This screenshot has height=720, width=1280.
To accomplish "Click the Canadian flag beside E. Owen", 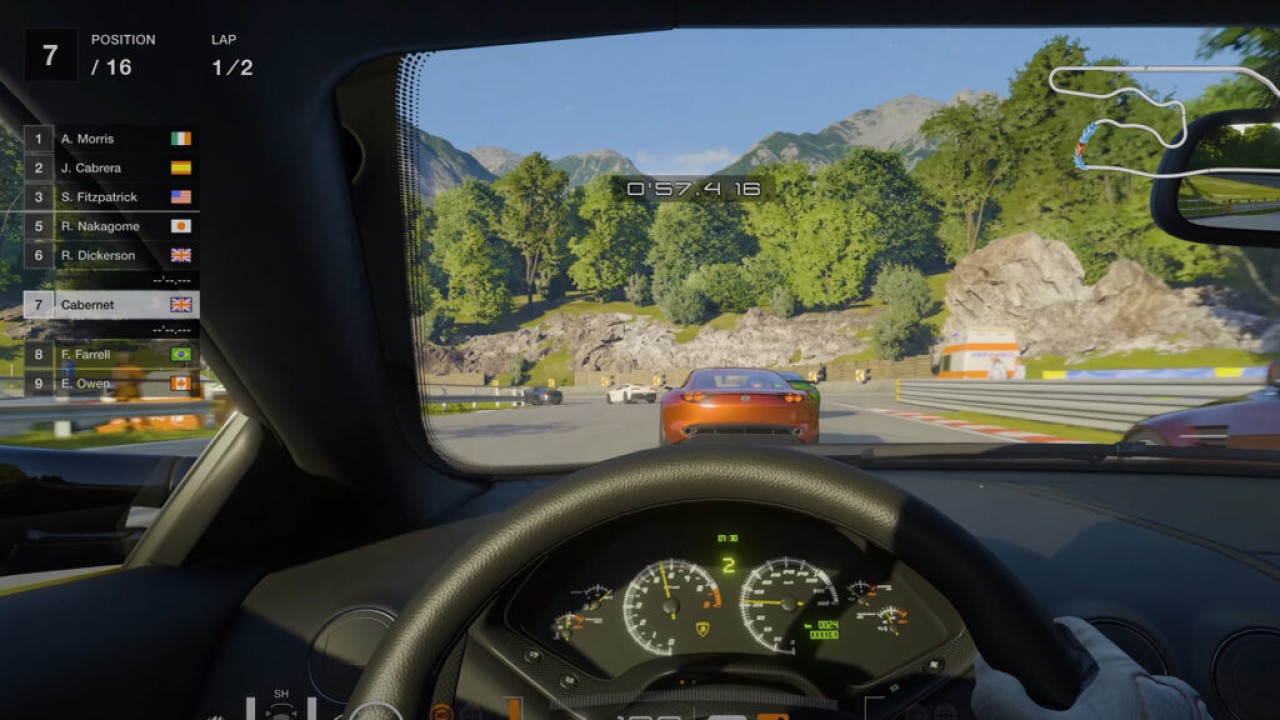I will pos(182,382).
